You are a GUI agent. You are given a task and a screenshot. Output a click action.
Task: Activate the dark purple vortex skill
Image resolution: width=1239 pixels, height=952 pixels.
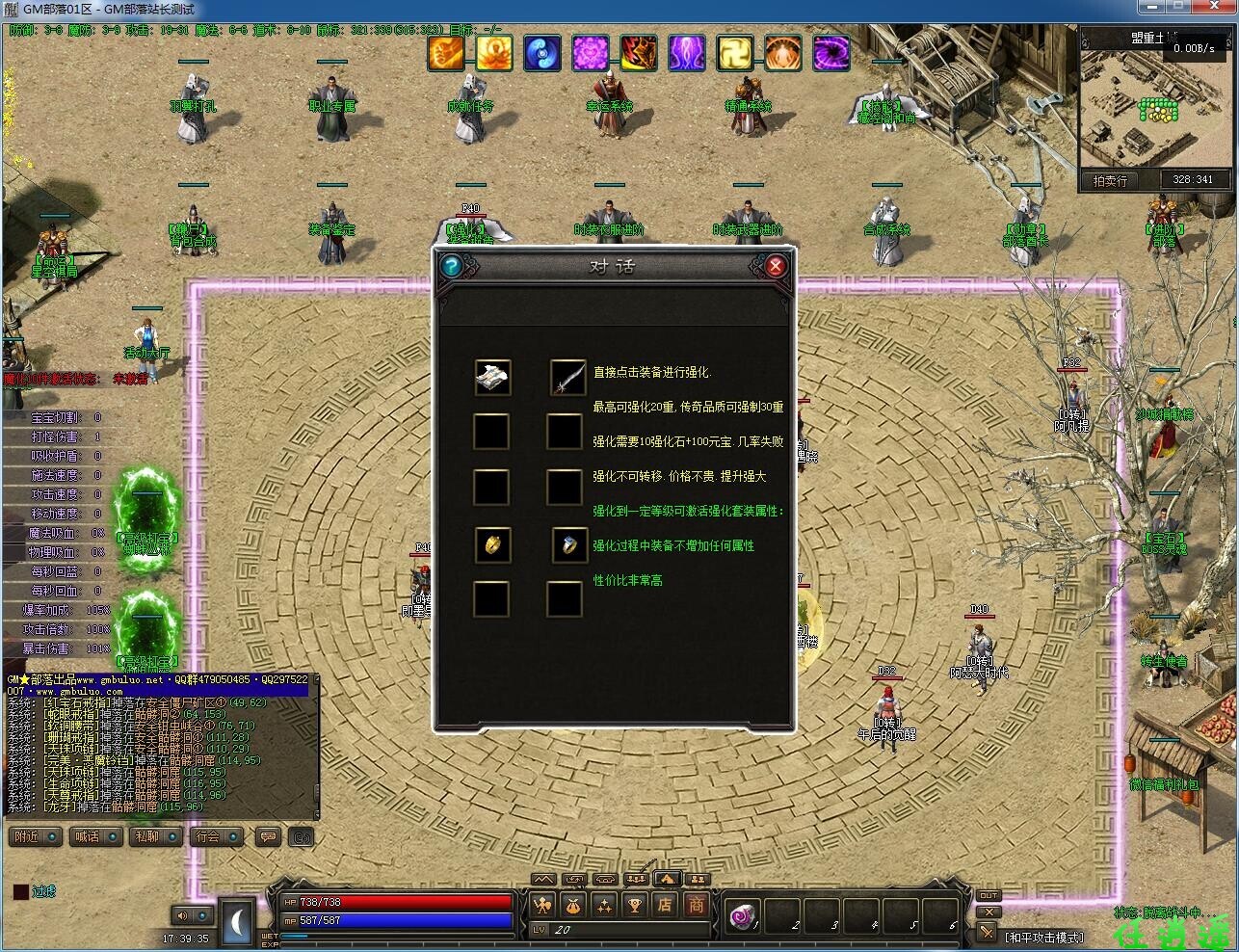tap(831, 53)
